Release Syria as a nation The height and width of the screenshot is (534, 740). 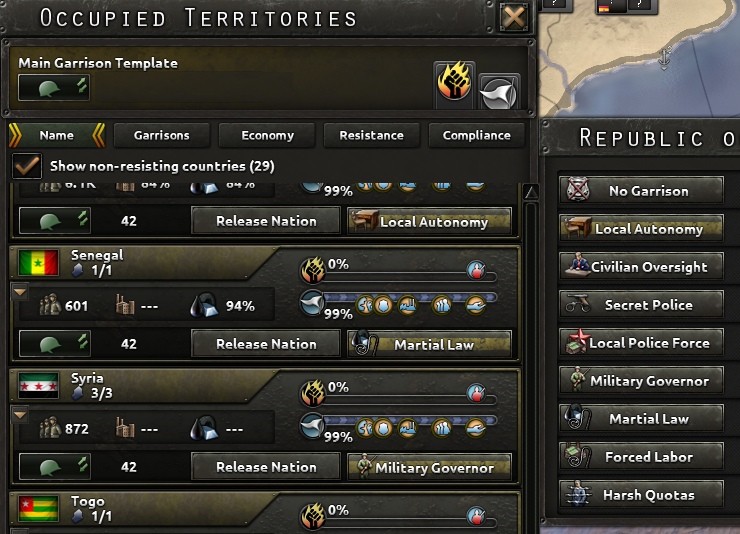[x=265, y=467]
